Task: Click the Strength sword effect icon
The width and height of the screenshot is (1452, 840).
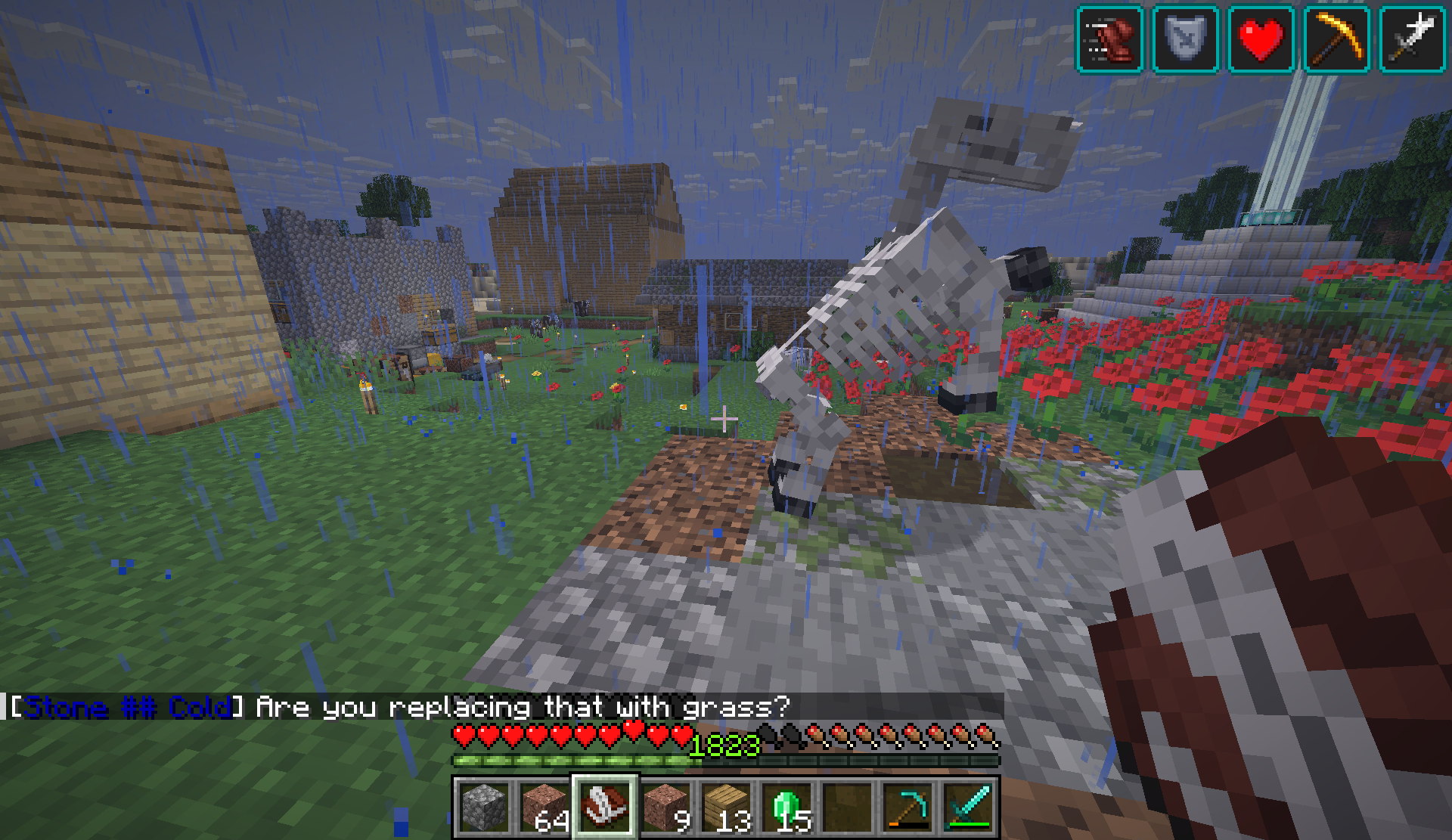Action: coord(1412,39)
